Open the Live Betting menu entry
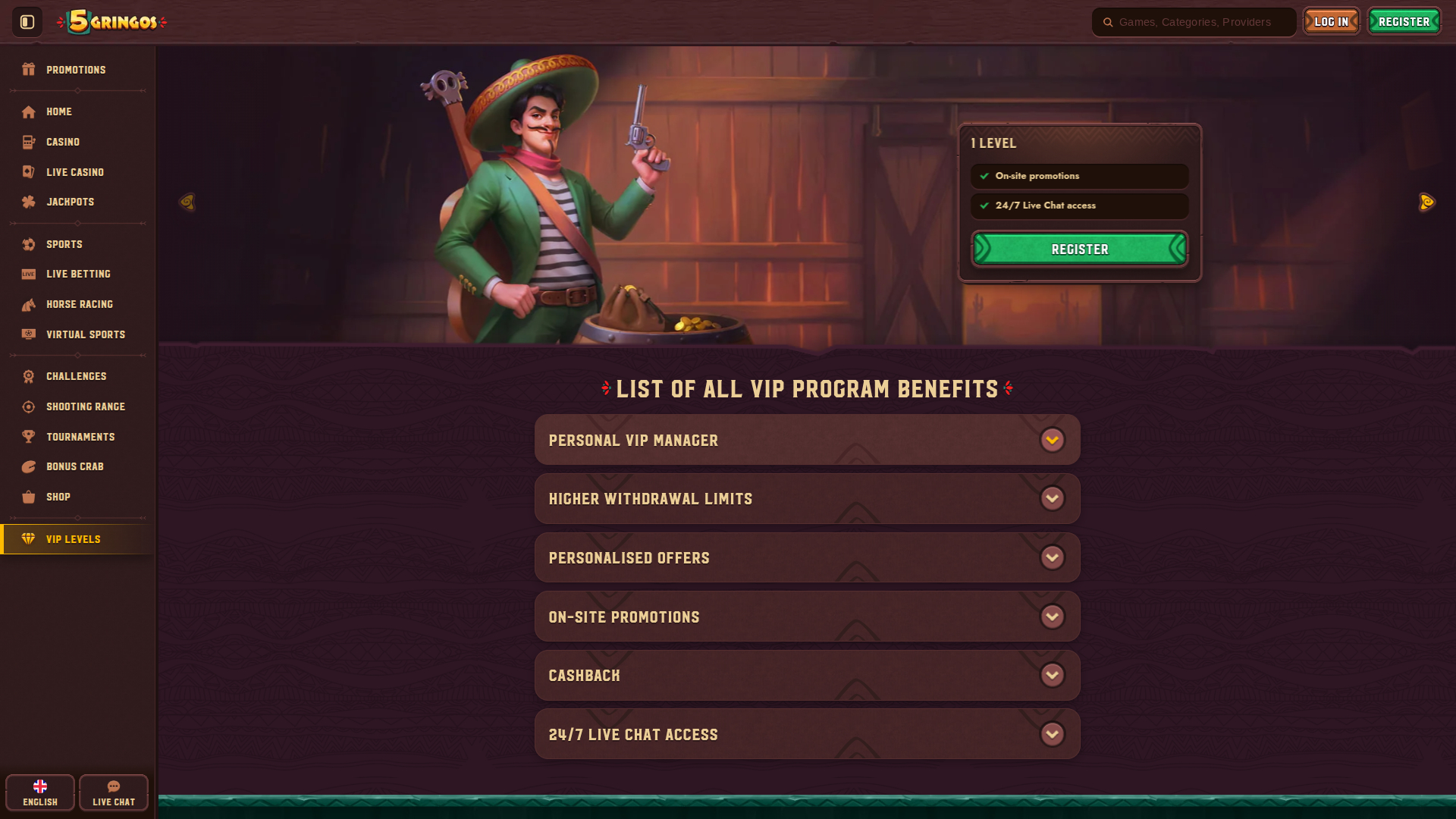 click(78, 274)
